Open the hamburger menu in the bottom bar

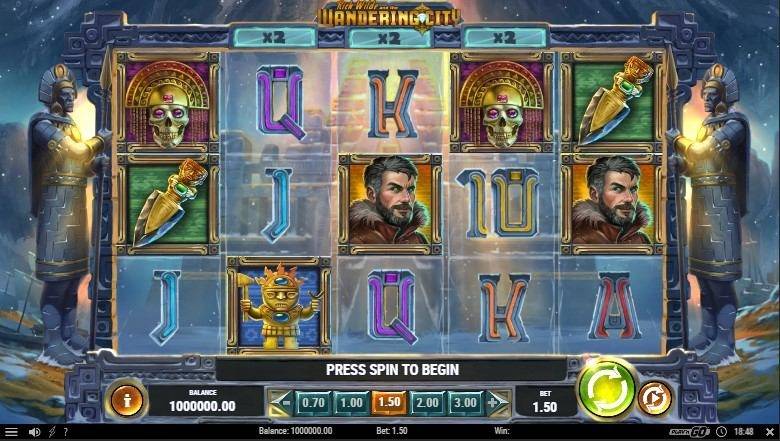[x=10, y=432]
